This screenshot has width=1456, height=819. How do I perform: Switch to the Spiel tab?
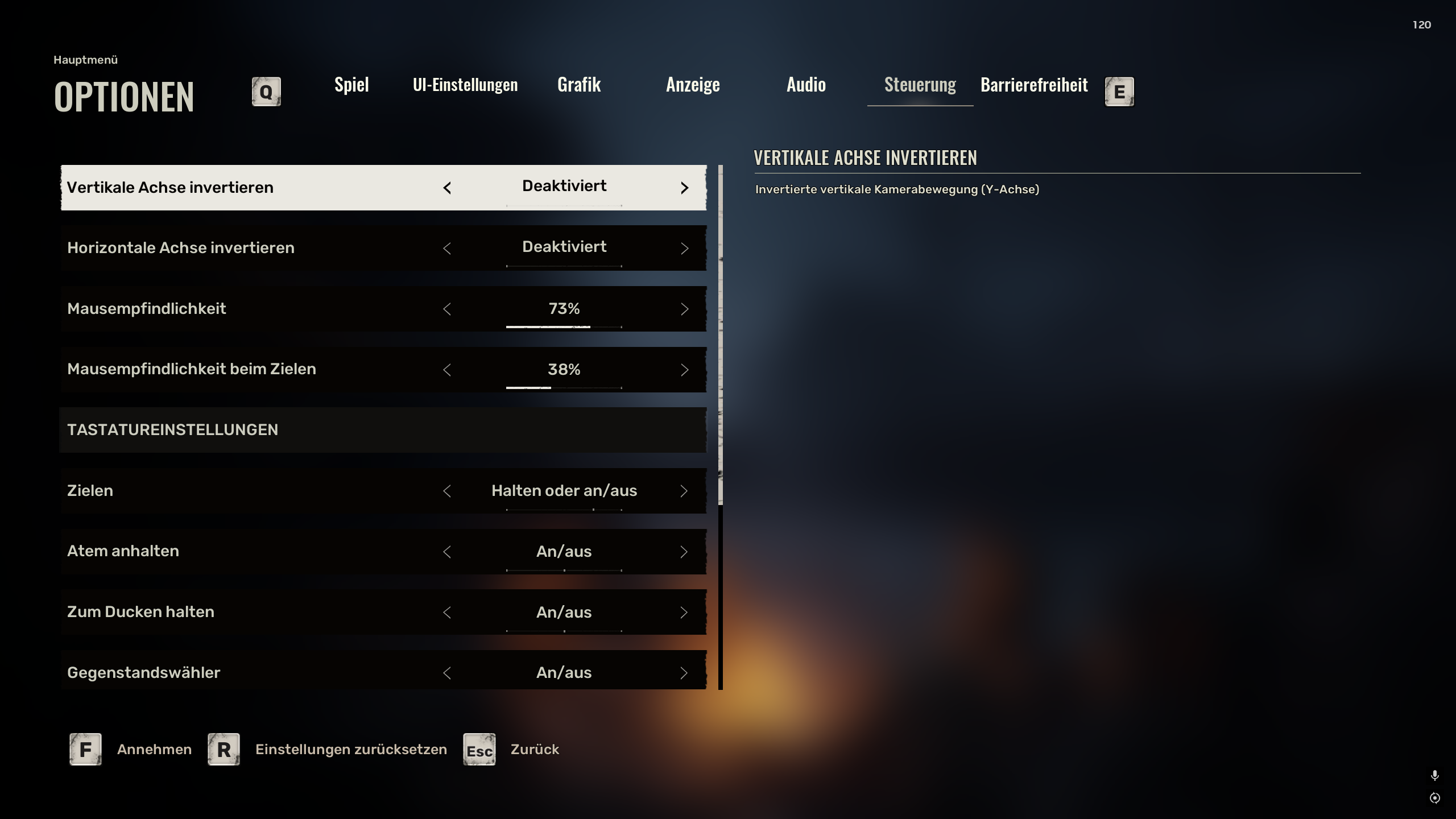coord(351,85)
